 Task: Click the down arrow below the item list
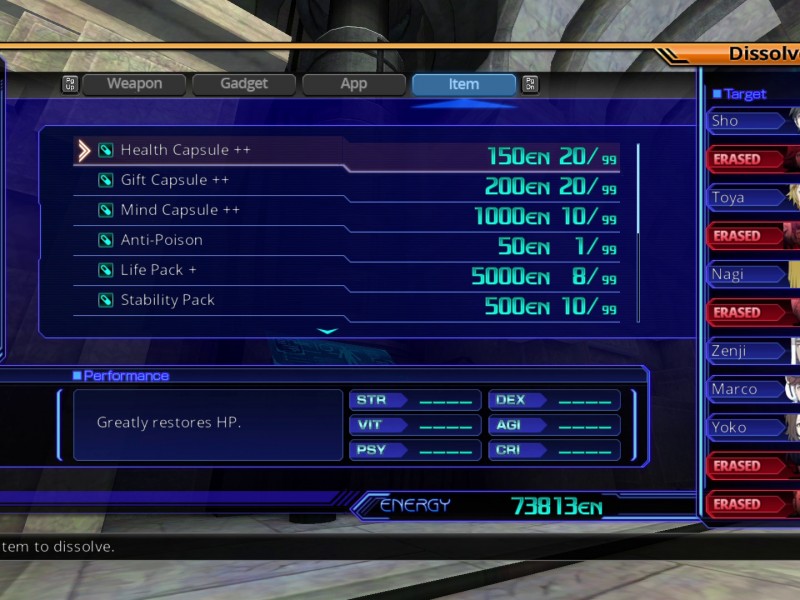pyautogui.click(x=328, y=330)
